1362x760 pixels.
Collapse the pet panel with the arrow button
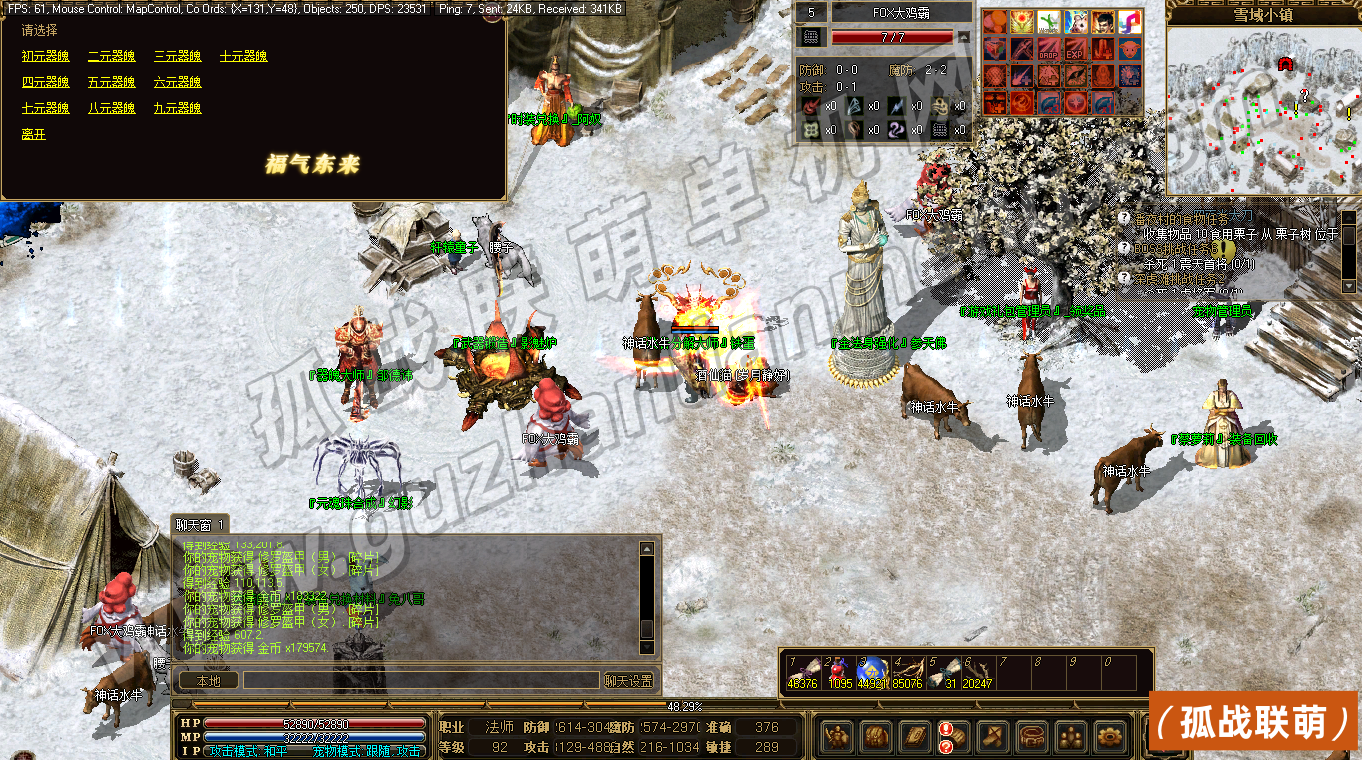click(x=964, y=38)
